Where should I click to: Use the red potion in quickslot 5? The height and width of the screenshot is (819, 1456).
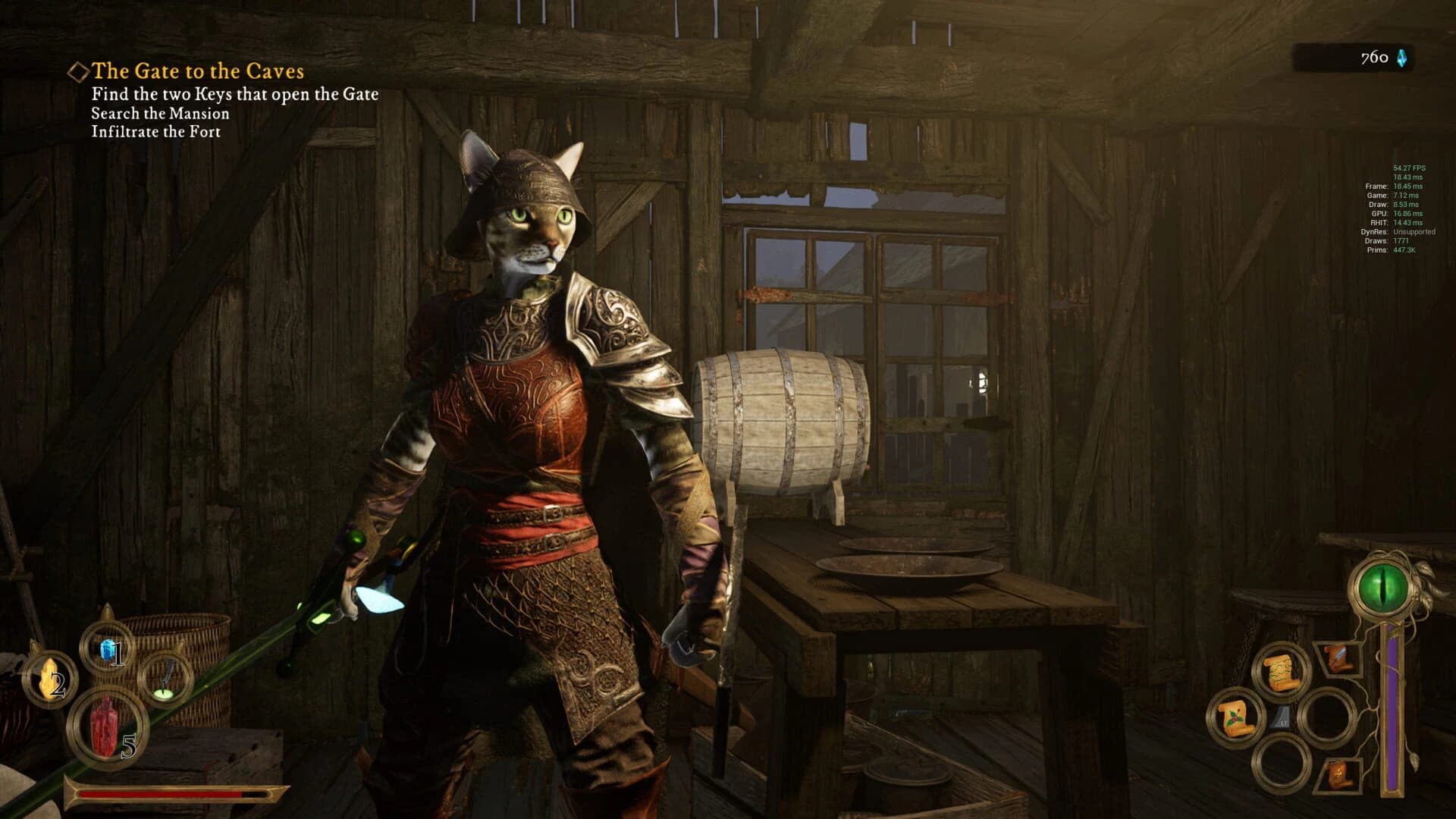[104, 727]
